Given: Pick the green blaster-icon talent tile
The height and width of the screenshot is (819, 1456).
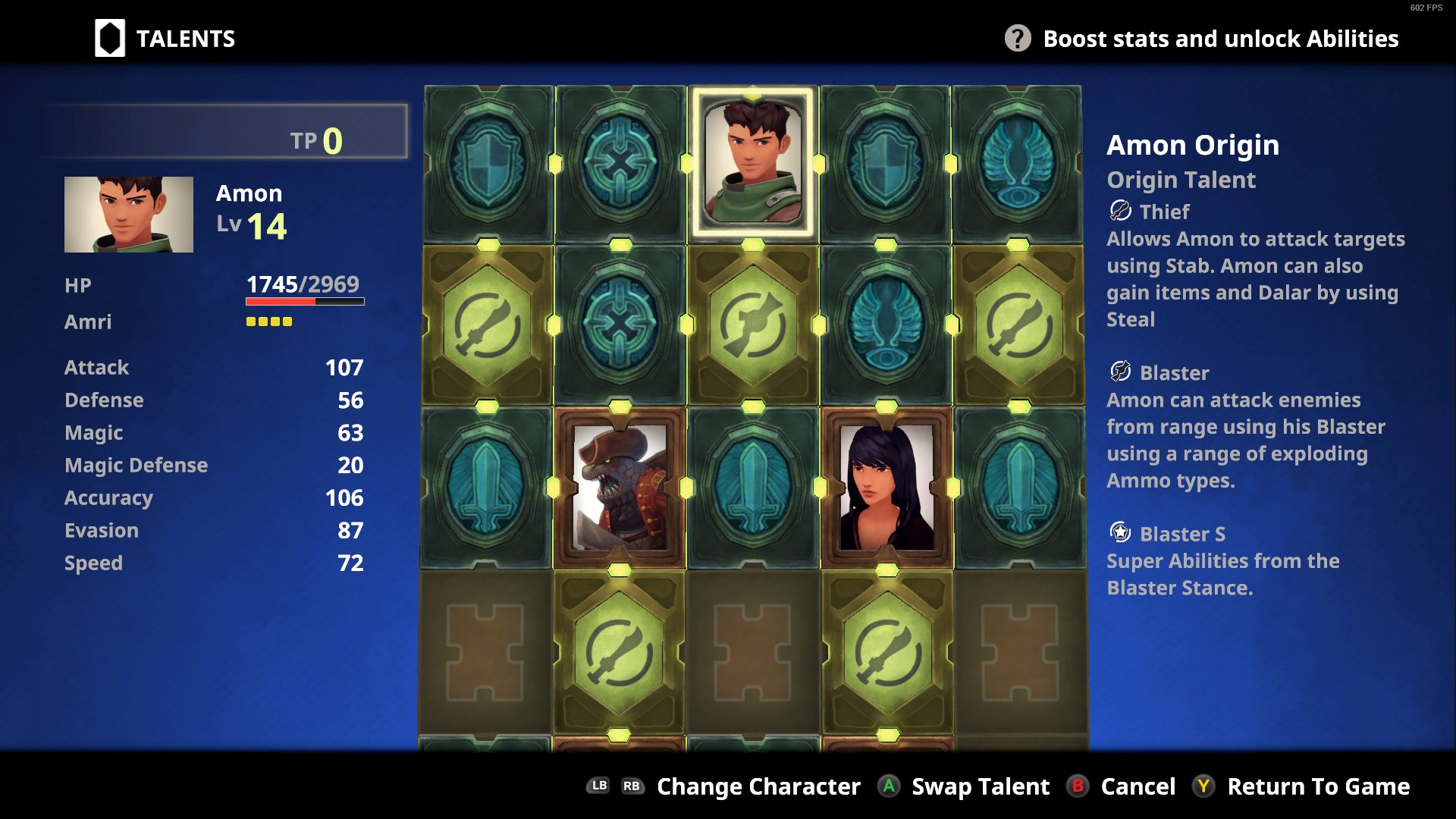Looking at the screenshot, I should (752, 325).
